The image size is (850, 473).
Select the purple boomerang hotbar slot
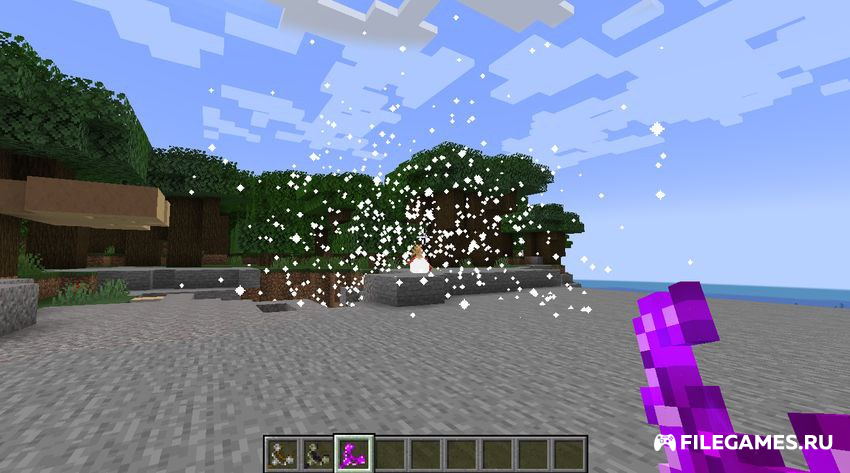[x=354, y=451]
